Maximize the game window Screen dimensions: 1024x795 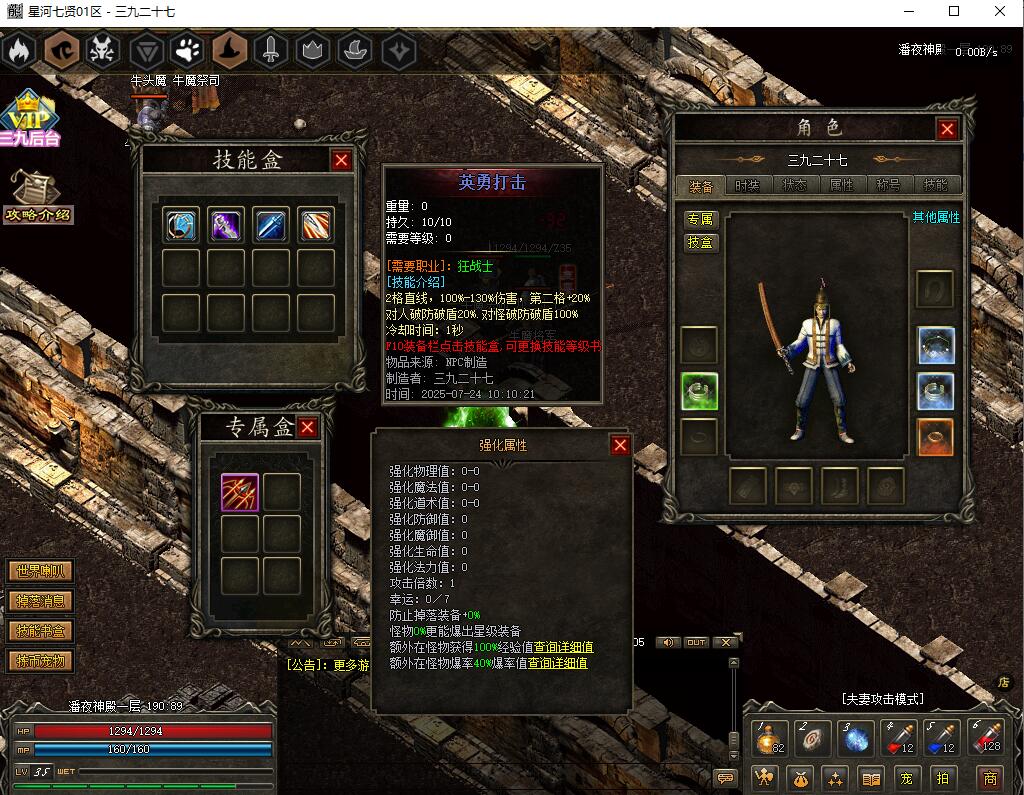[953, 11]
